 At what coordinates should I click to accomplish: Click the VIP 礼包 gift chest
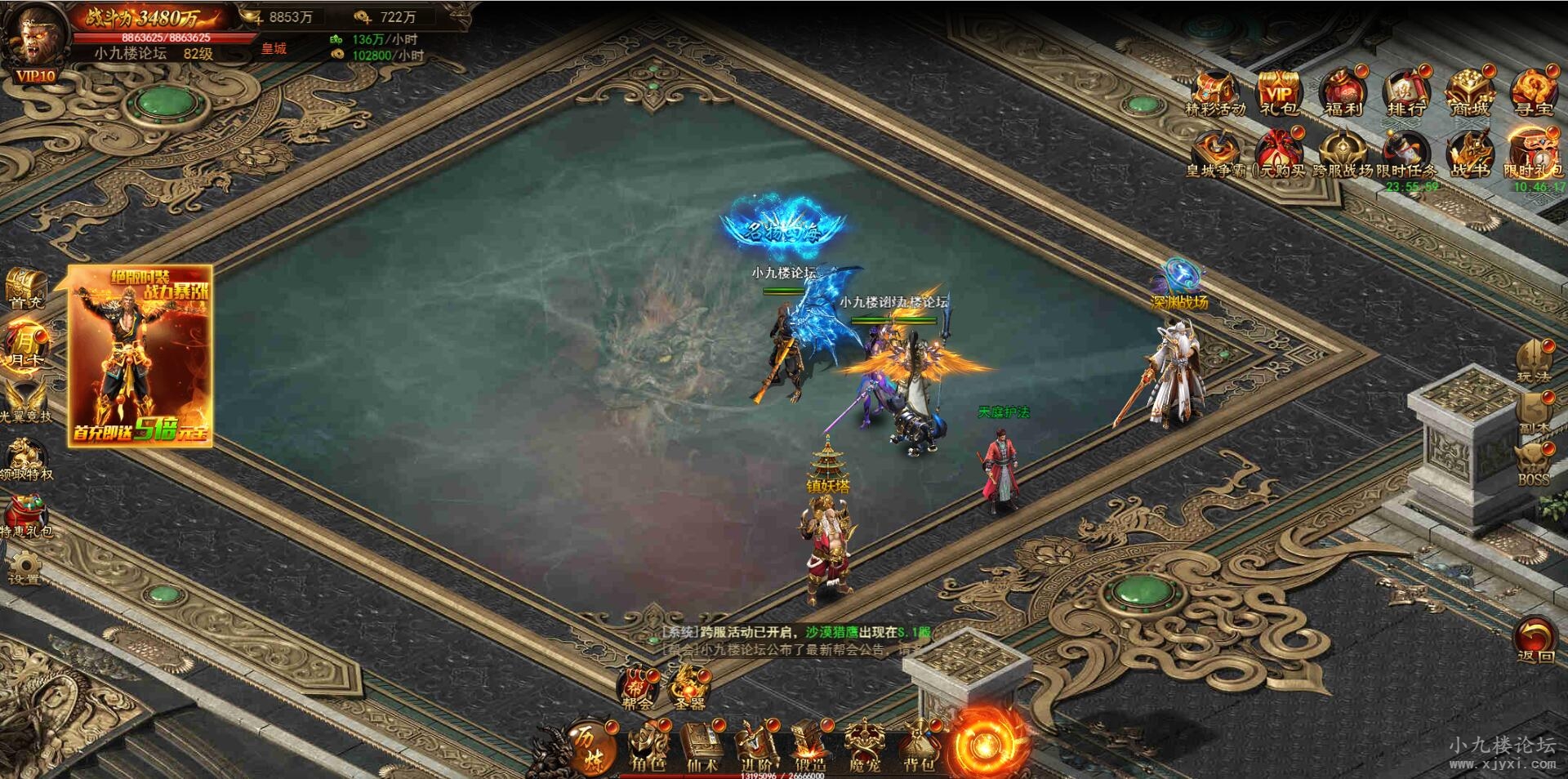point(1278,91)
